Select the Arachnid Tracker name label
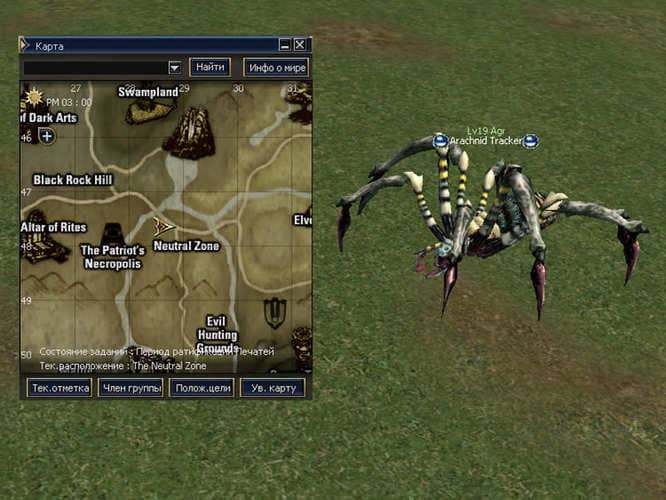This screenshot has height=500, width=666. coord(485,142)
